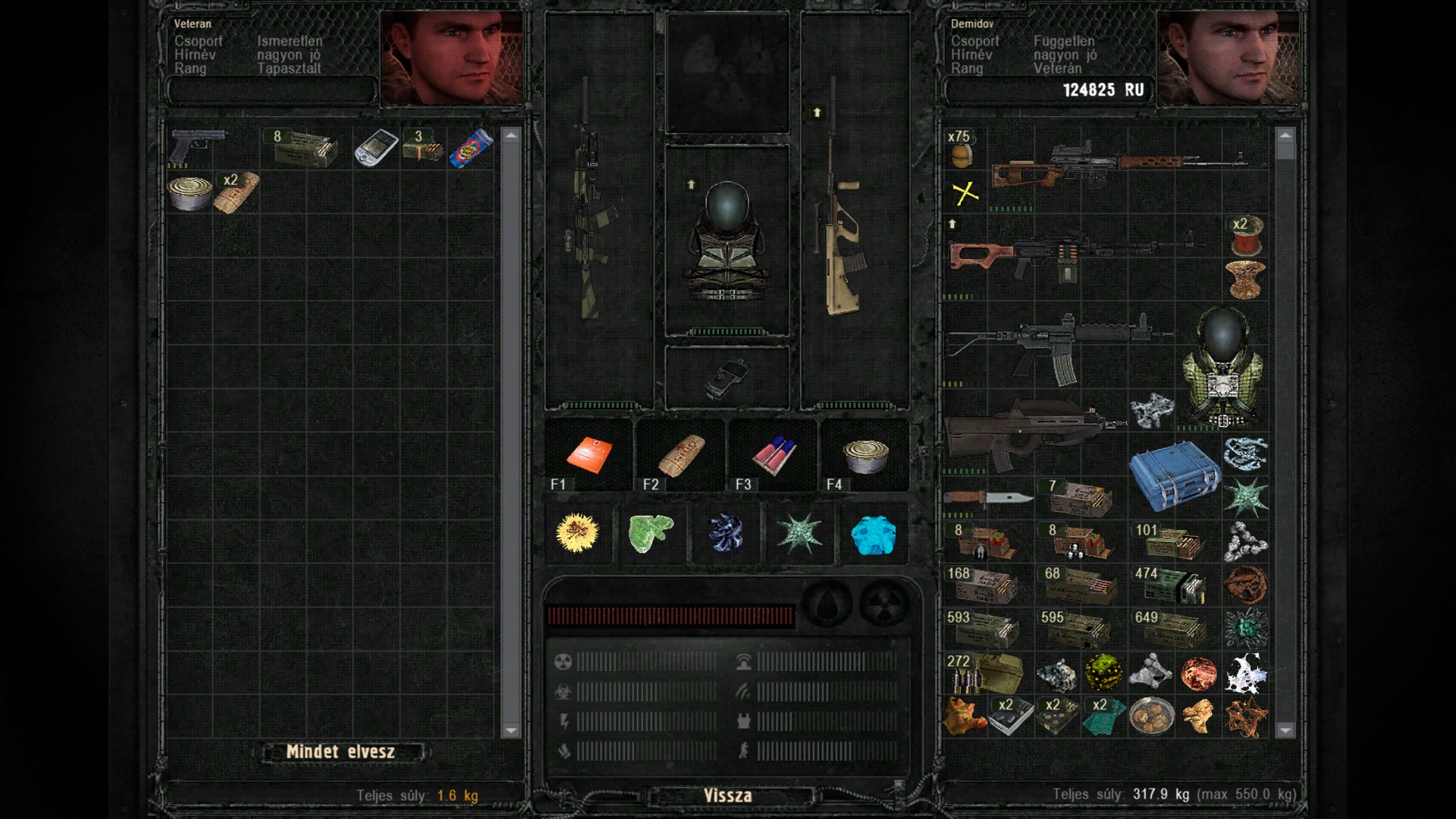Select the bright blue crystal artifact on belt
This screenshot has height=819, width=1456.
point(874,534)
